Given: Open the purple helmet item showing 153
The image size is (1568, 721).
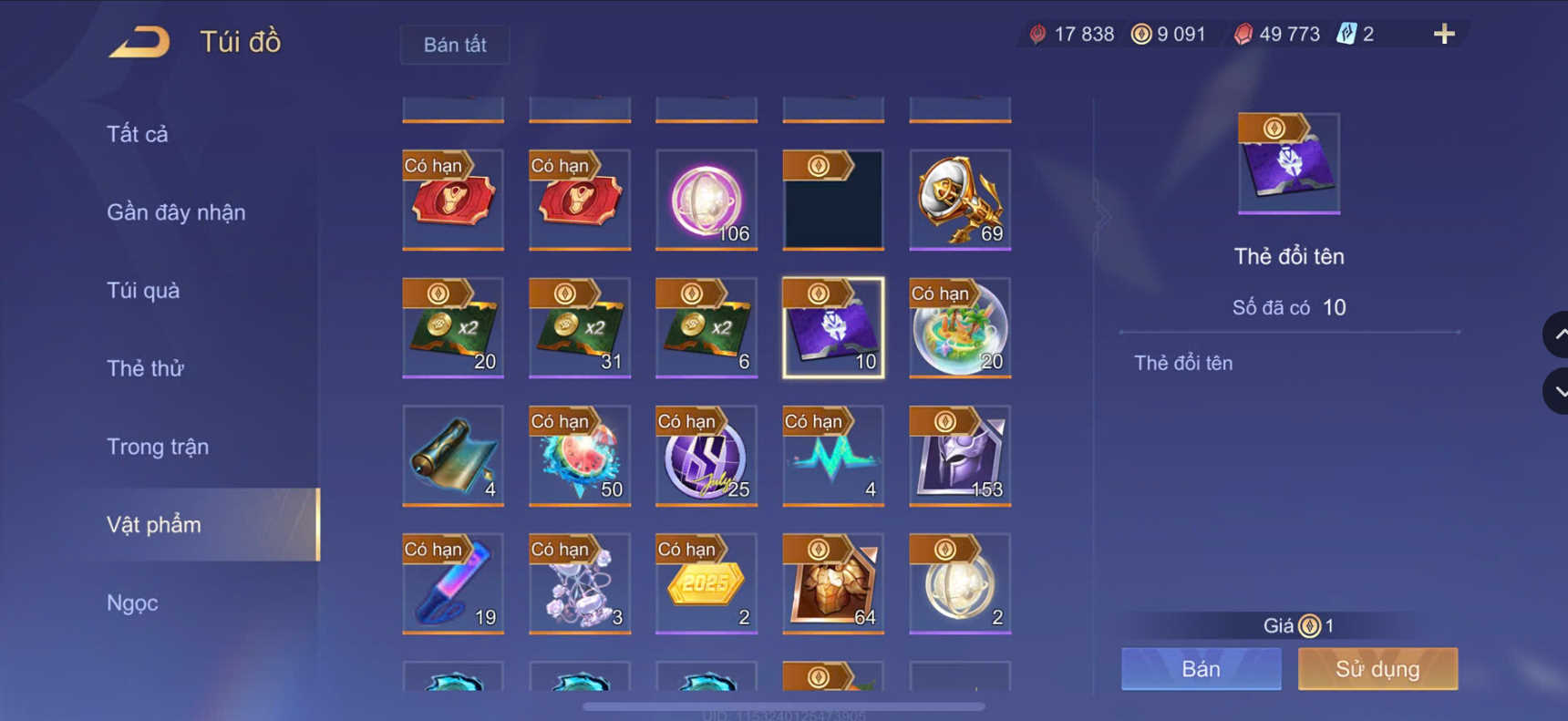Looking at the screenshot, I should (959, 456).
